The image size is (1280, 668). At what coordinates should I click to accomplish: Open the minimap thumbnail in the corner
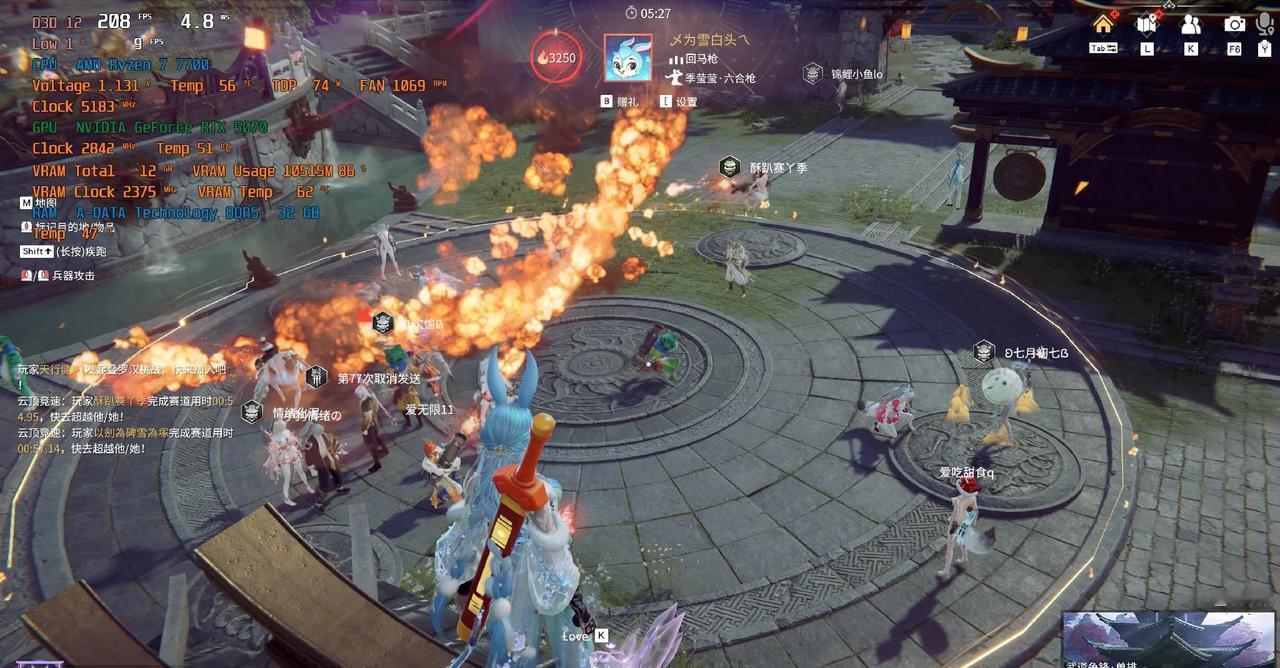[1167, 638]
